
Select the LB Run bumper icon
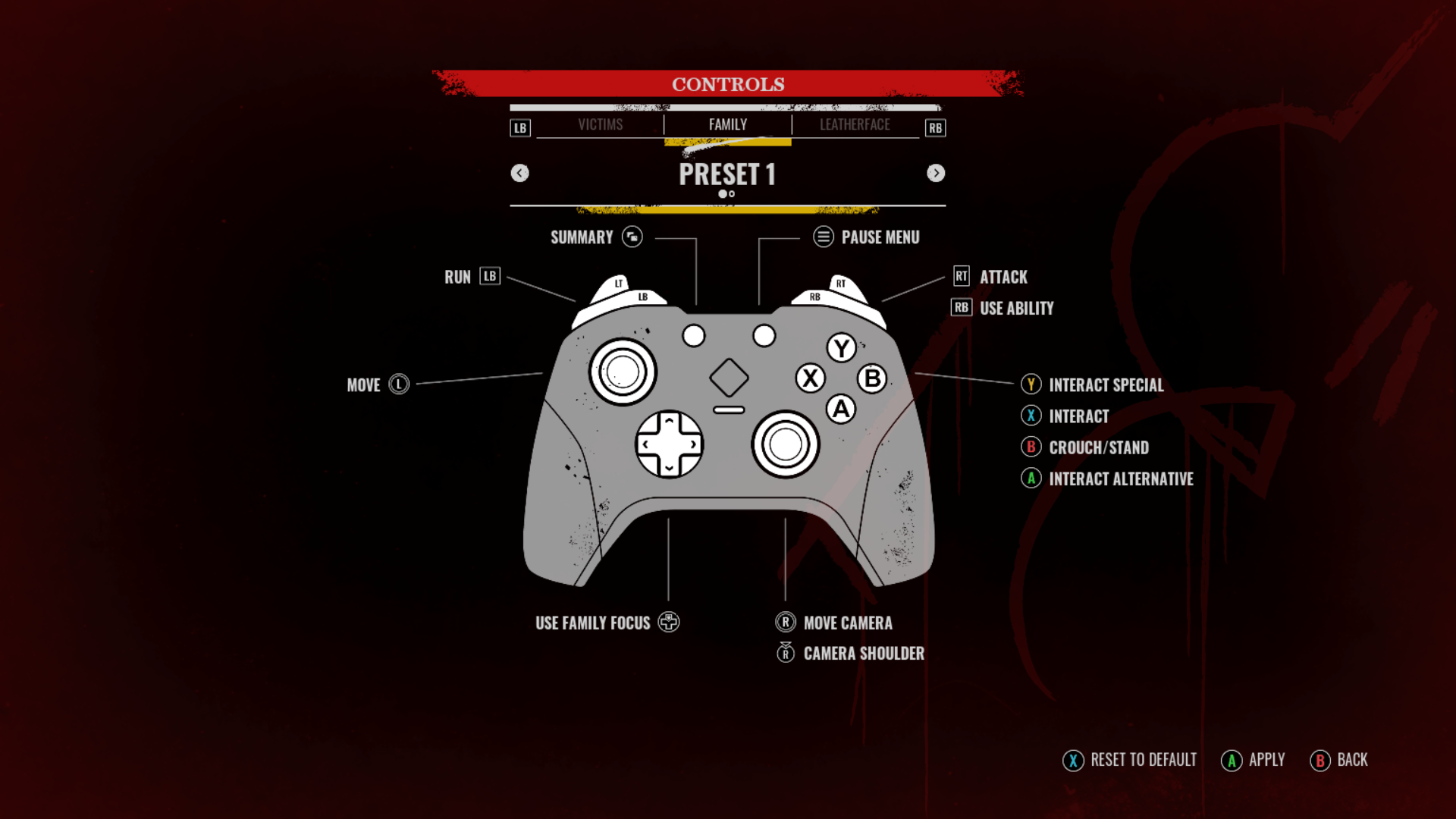489,277
